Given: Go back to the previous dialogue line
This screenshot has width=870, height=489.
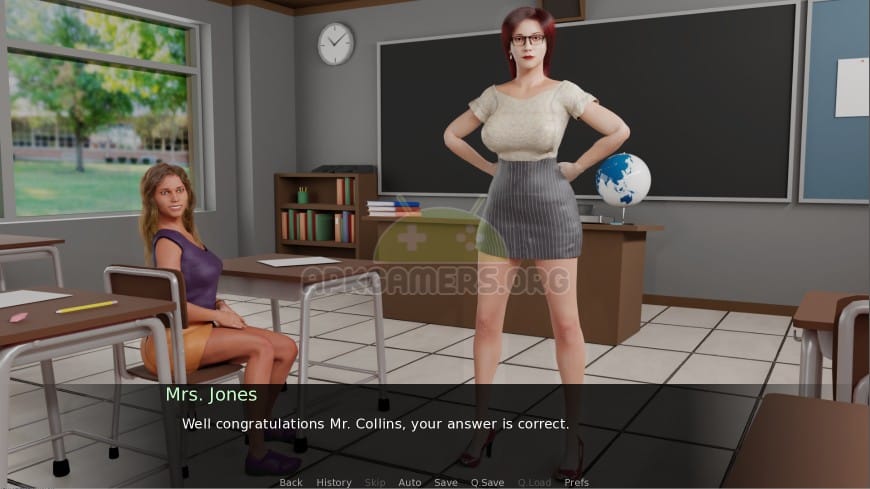Looking at the screenshot, I should [291, 482].
